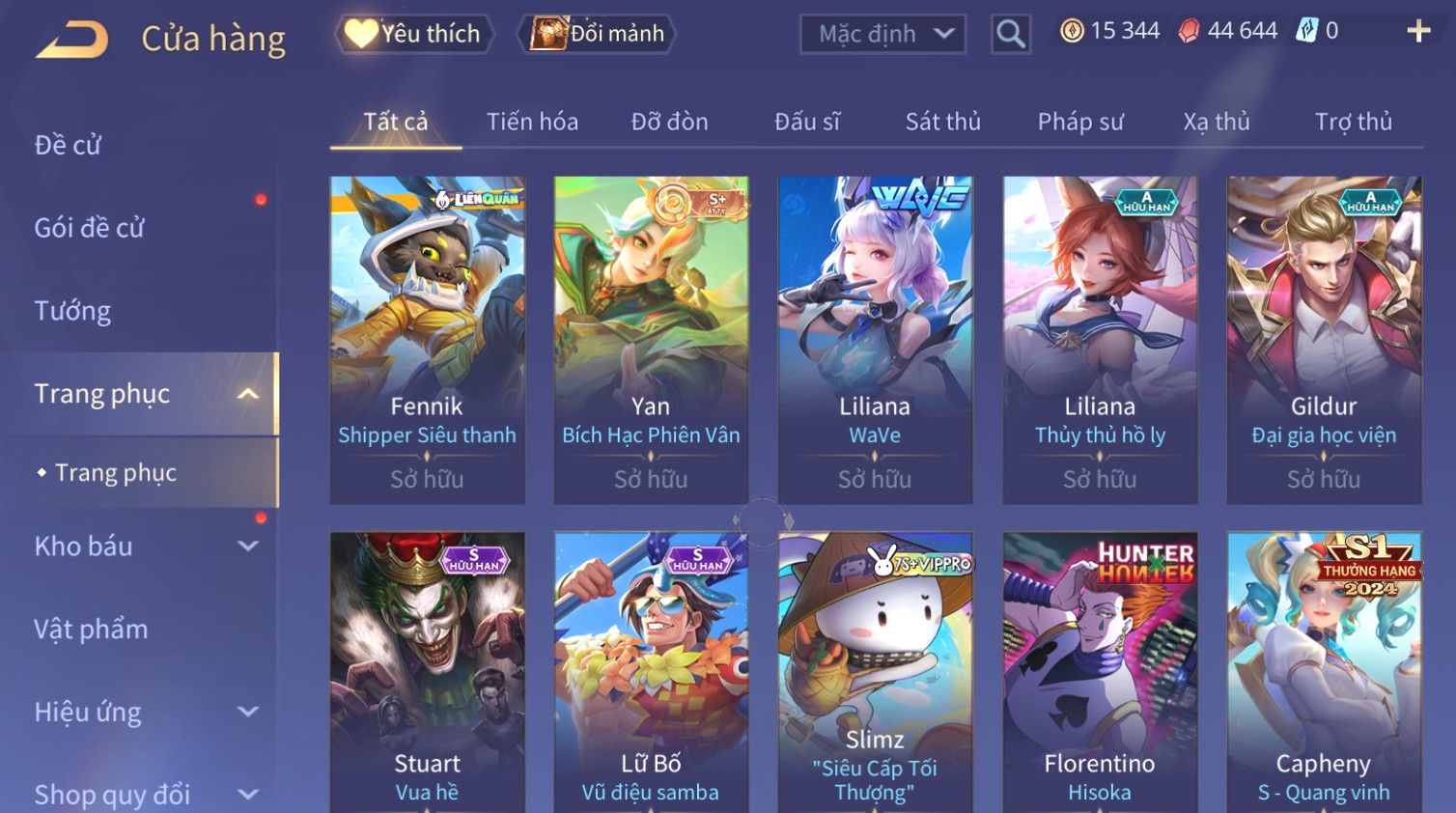The height and width of the screenshot is (813, 1456).
Task: Expand the Mặc định sort dropdown
Action: pos(882,35)
